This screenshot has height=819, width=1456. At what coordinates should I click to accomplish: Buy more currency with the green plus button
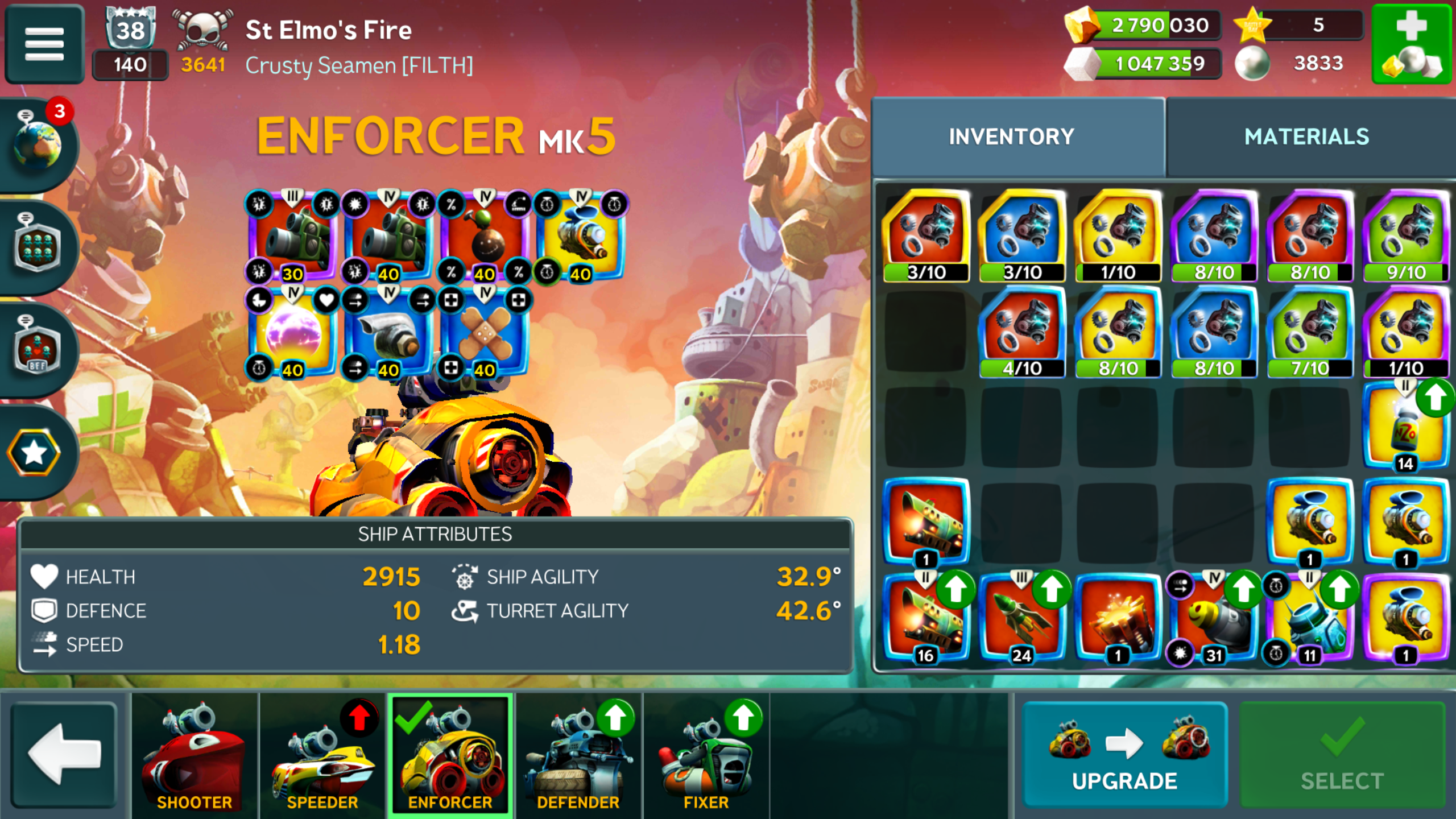[1412, 44]
